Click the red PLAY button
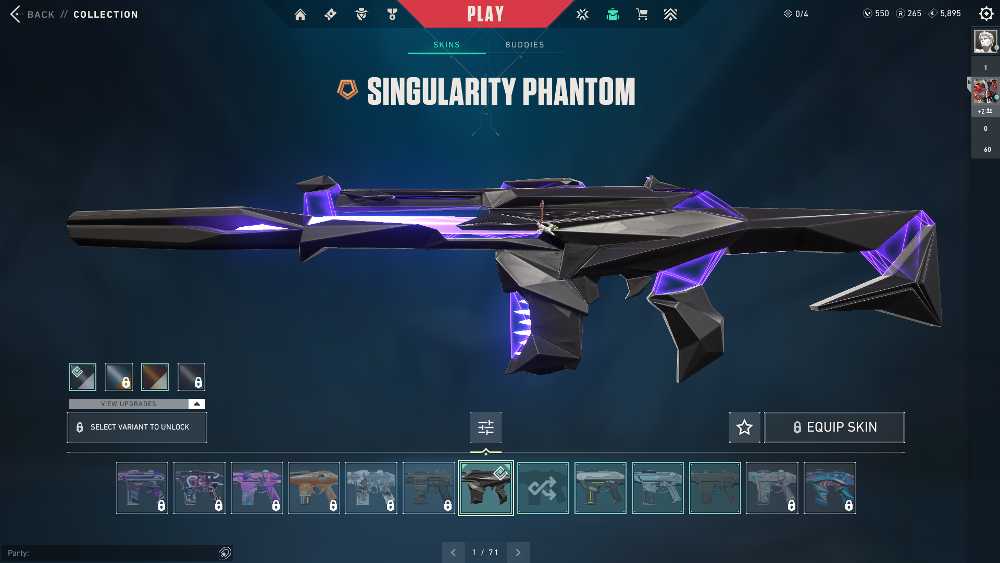Viewport: 1000px width, 563px height. [x=485, y=14]
